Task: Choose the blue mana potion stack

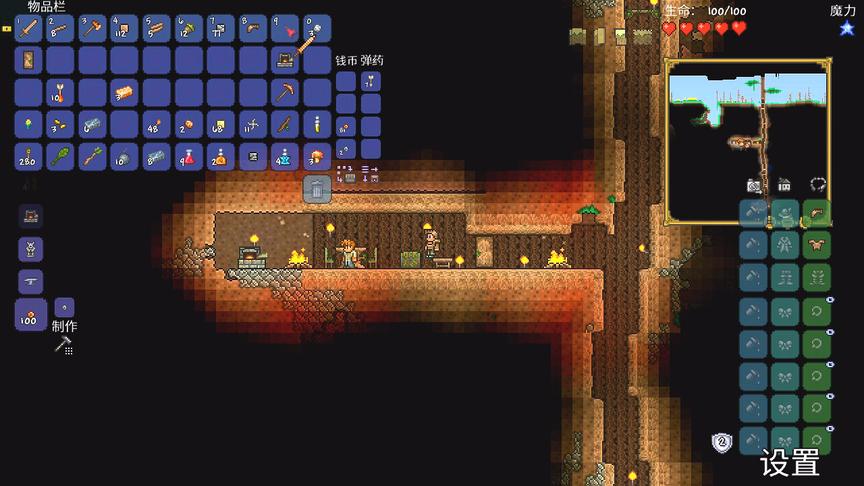Action: click(285, 156)
